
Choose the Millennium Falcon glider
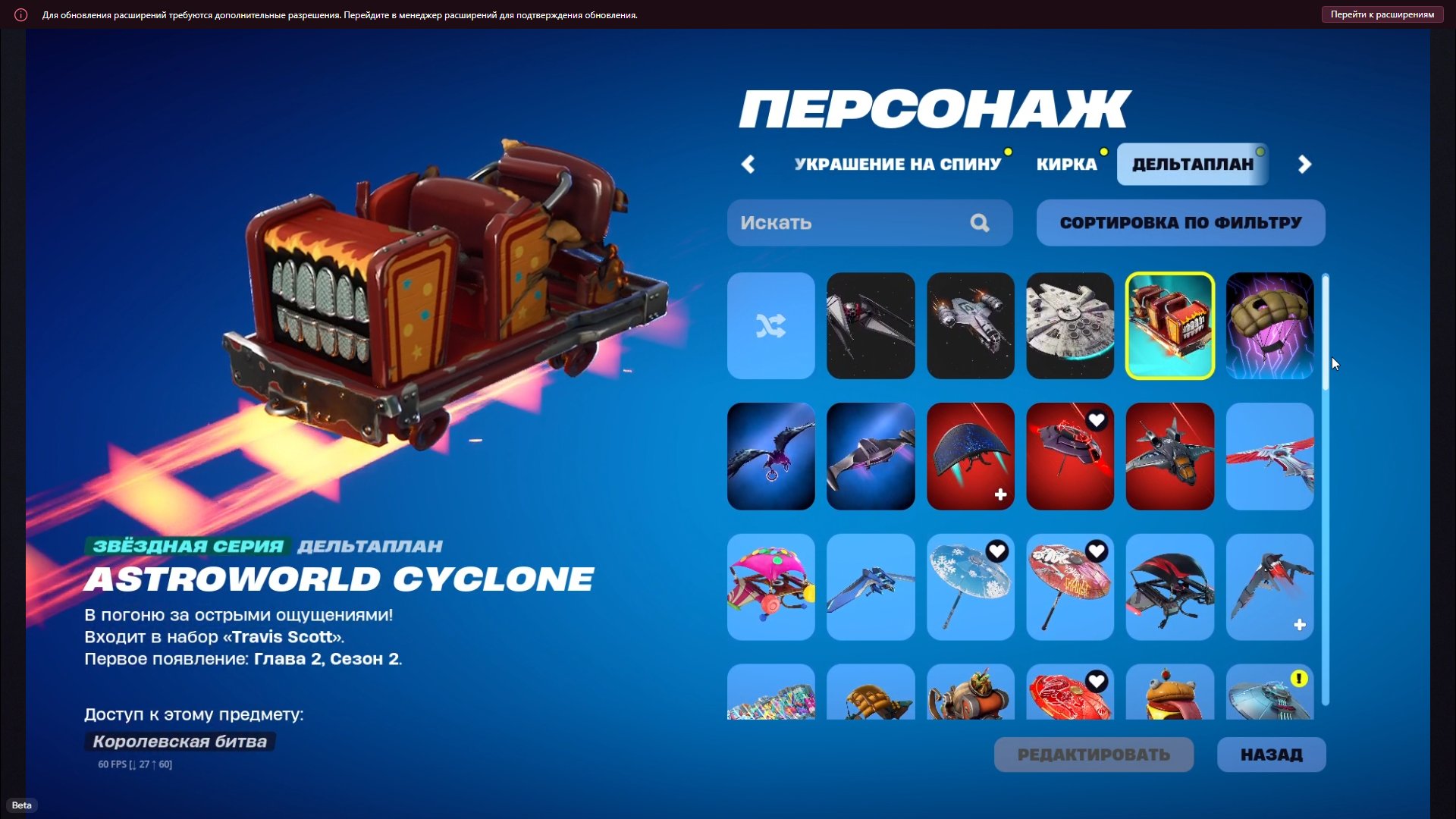[1070, 326]
